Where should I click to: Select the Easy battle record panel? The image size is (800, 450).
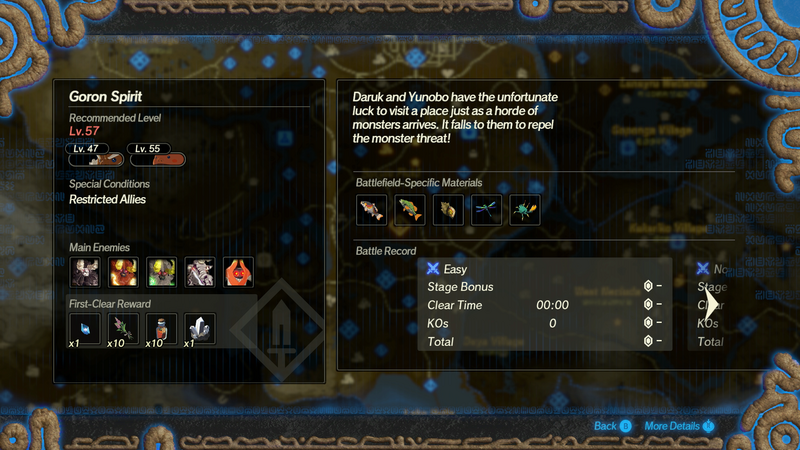(x=544, y=305)
